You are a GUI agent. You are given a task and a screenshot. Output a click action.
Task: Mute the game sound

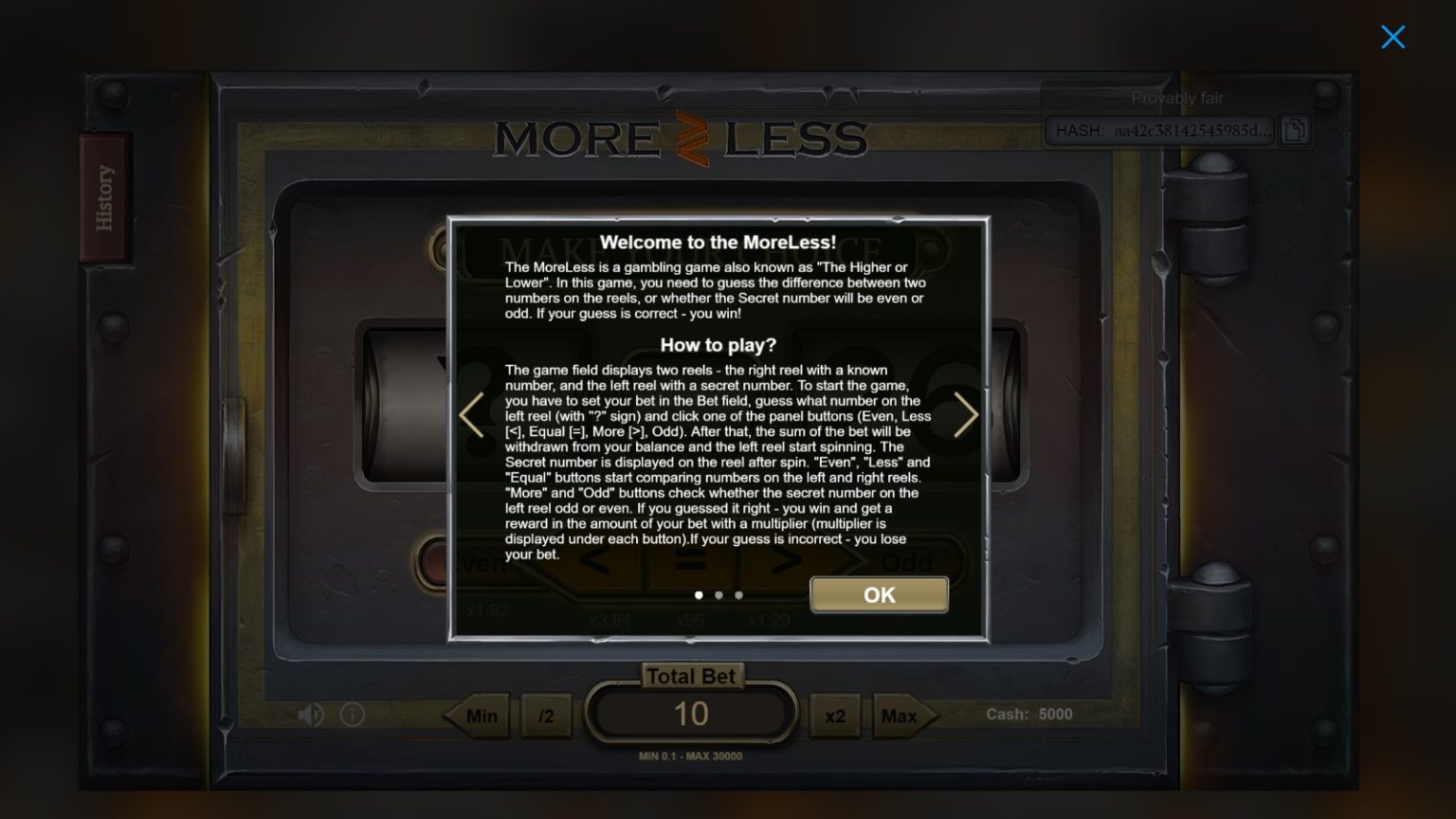click(x=310, y=715)
